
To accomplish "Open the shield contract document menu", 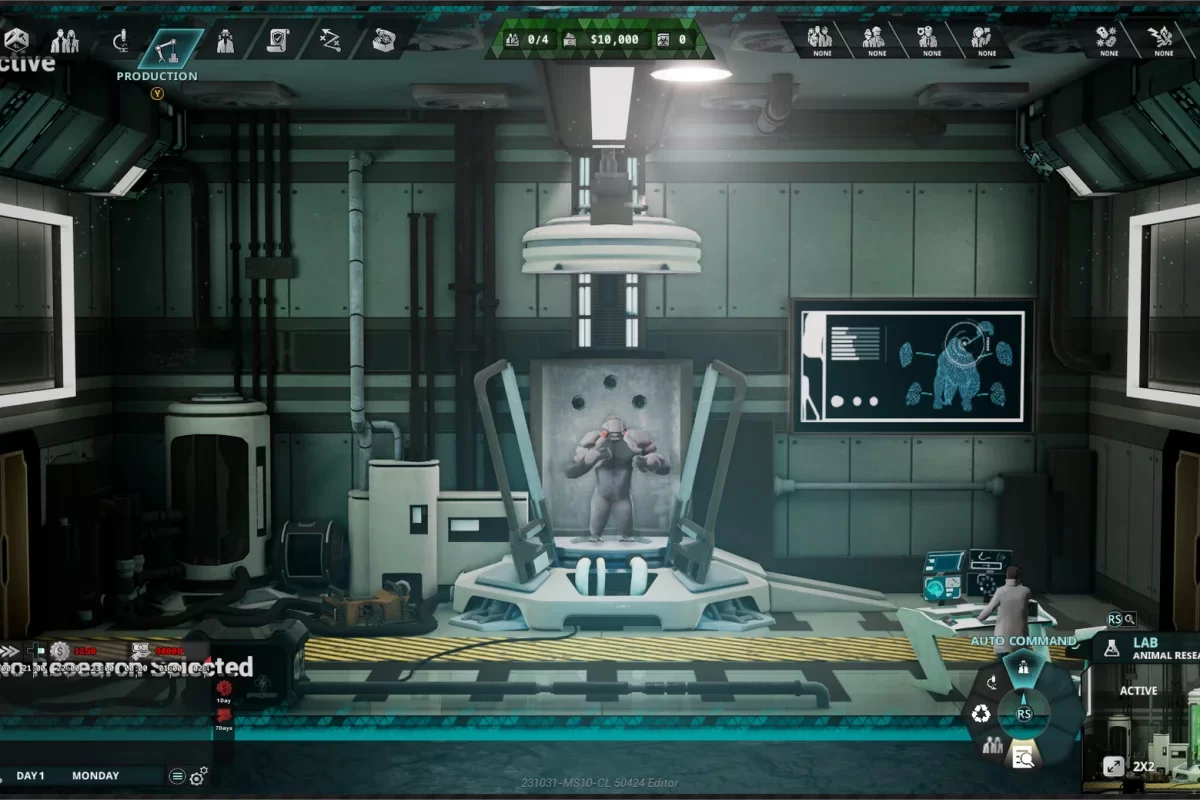I will click(278, 41).
